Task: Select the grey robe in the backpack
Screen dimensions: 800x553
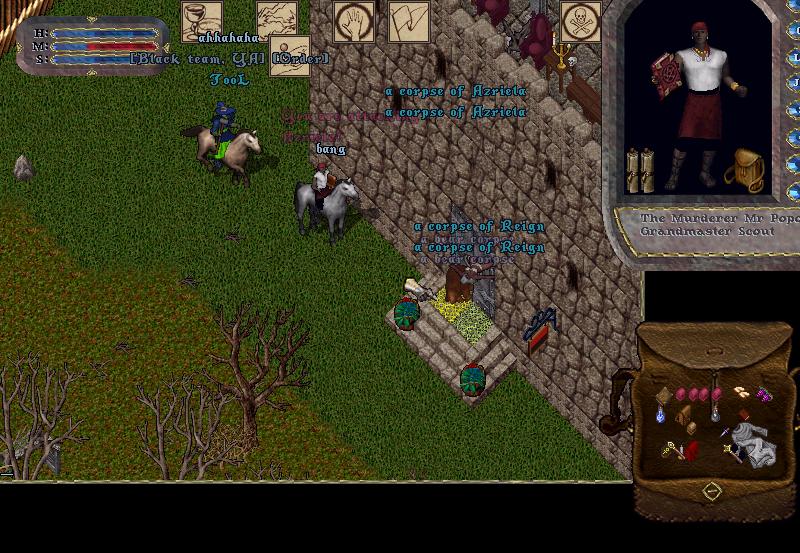Action: coord(751,439)
